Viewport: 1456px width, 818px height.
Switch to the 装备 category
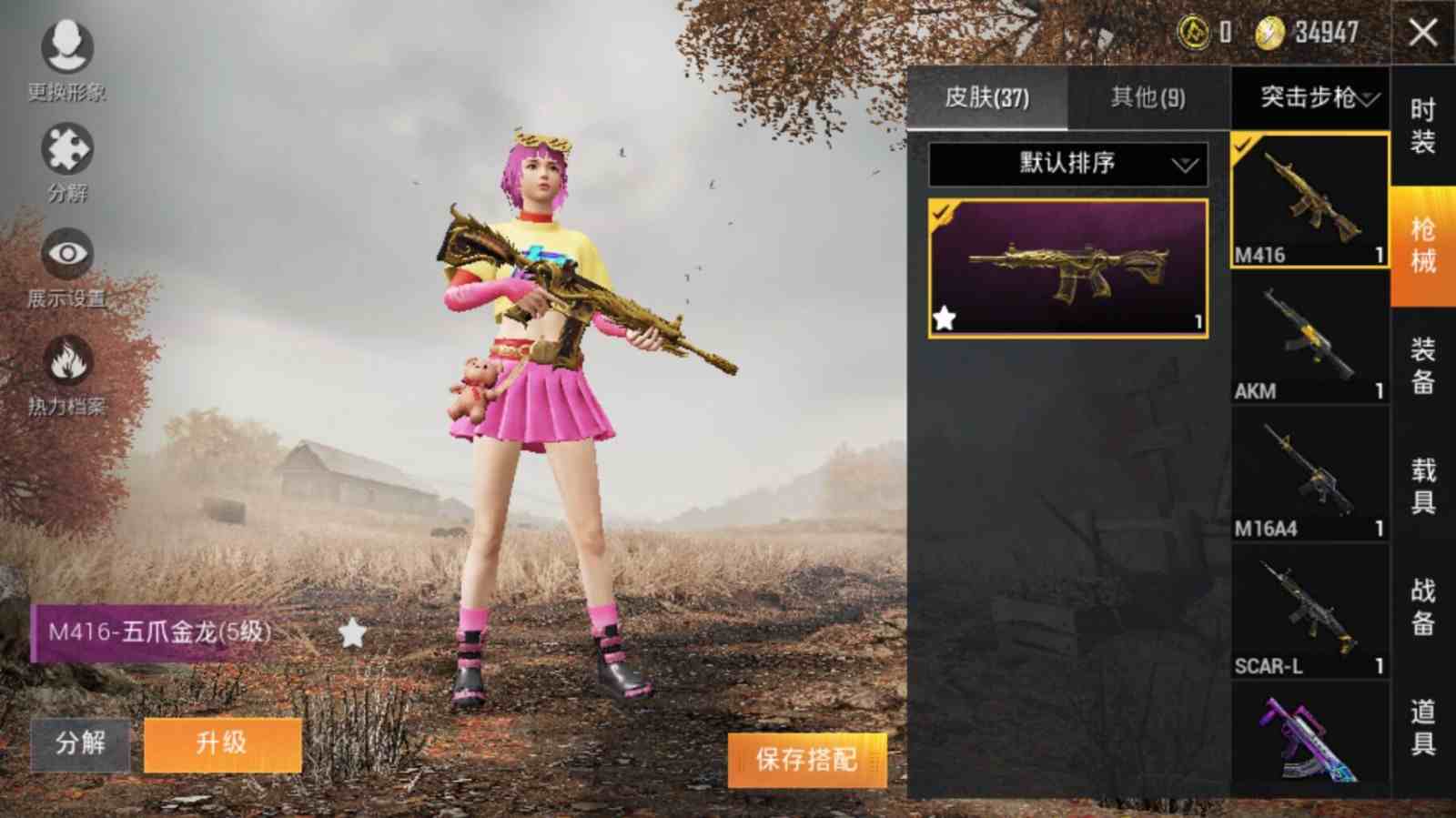click(1423, 366)
